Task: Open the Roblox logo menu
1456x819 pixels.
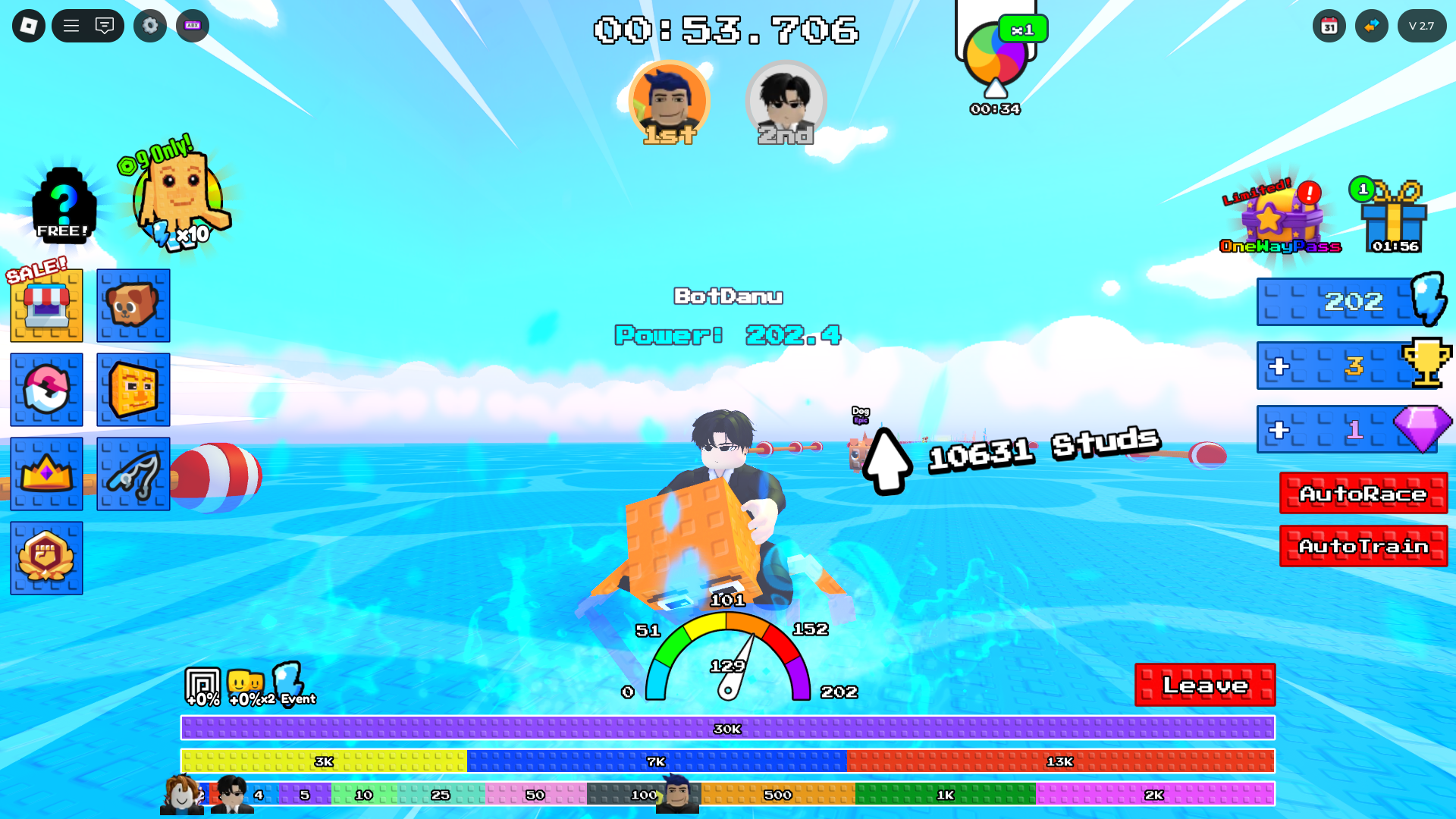Action: [x=29, y=26]
